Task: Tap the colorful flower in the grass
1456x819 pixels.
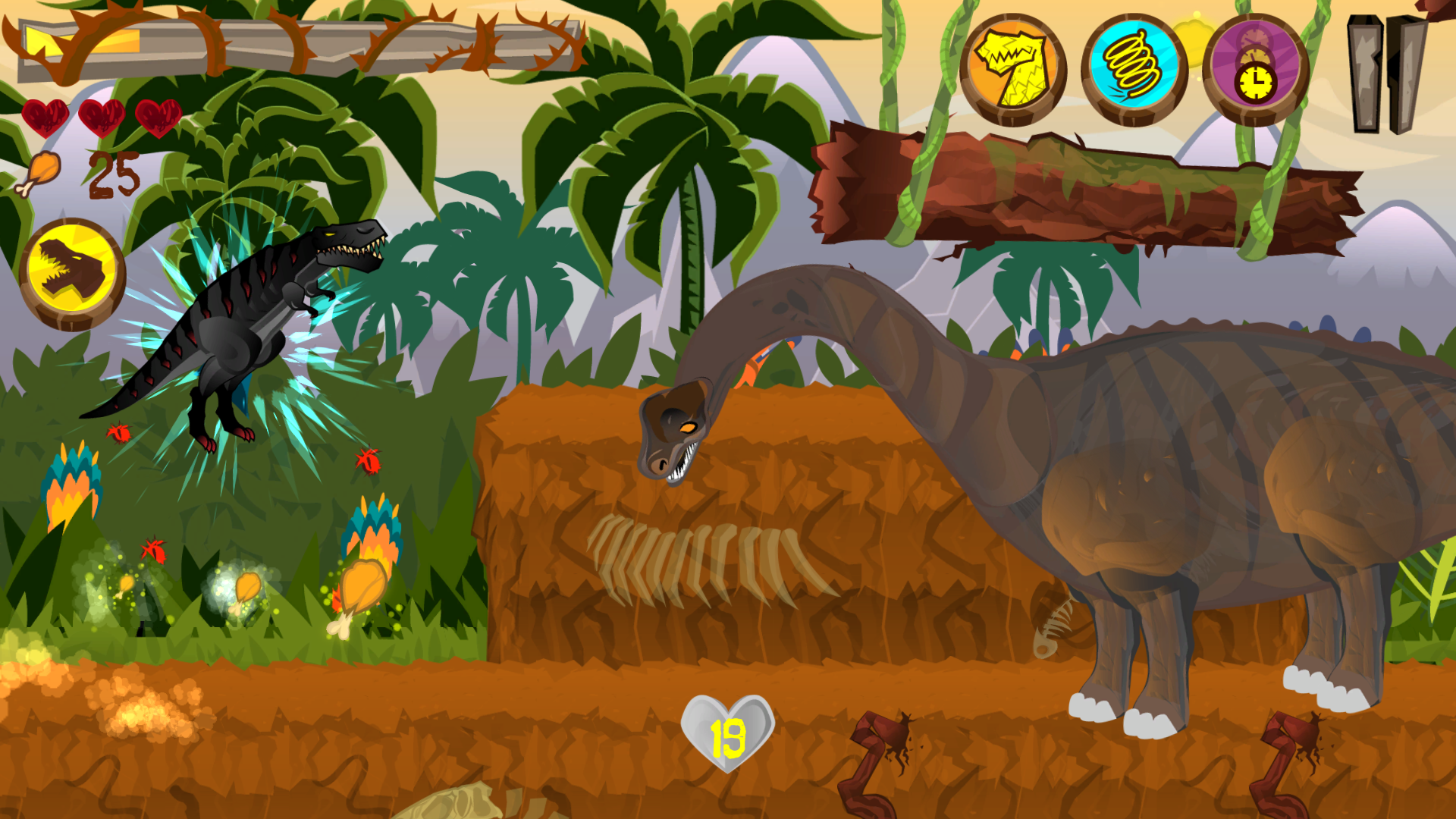Action: [x=372, y=531]
